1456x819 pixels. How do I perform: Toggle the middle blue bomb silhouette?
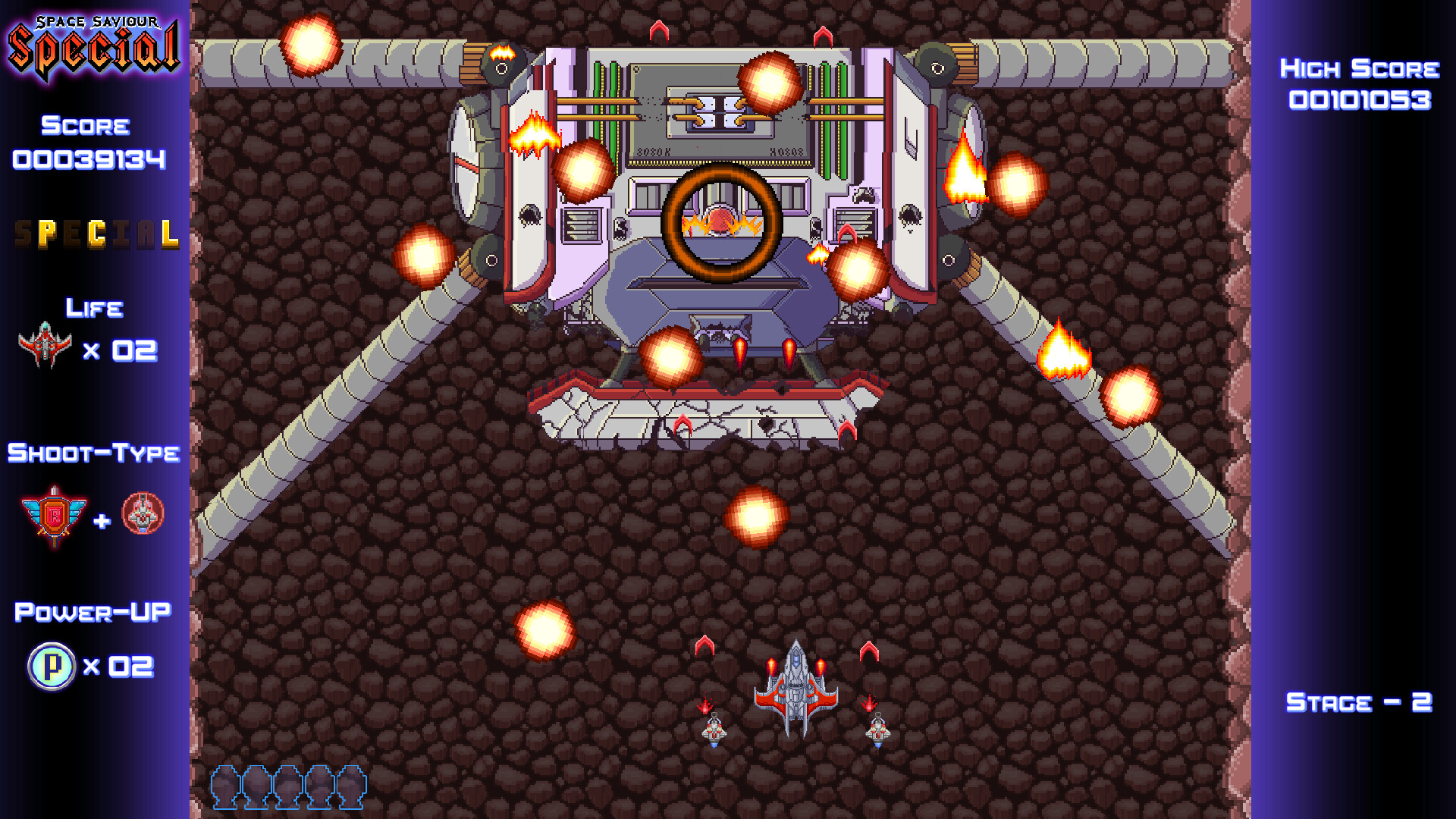287,789
